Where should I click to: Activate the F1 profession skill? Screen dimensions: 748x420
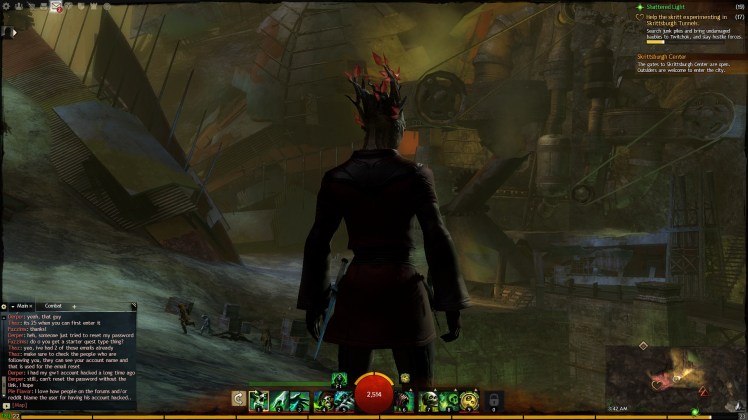tap(339, 379)
